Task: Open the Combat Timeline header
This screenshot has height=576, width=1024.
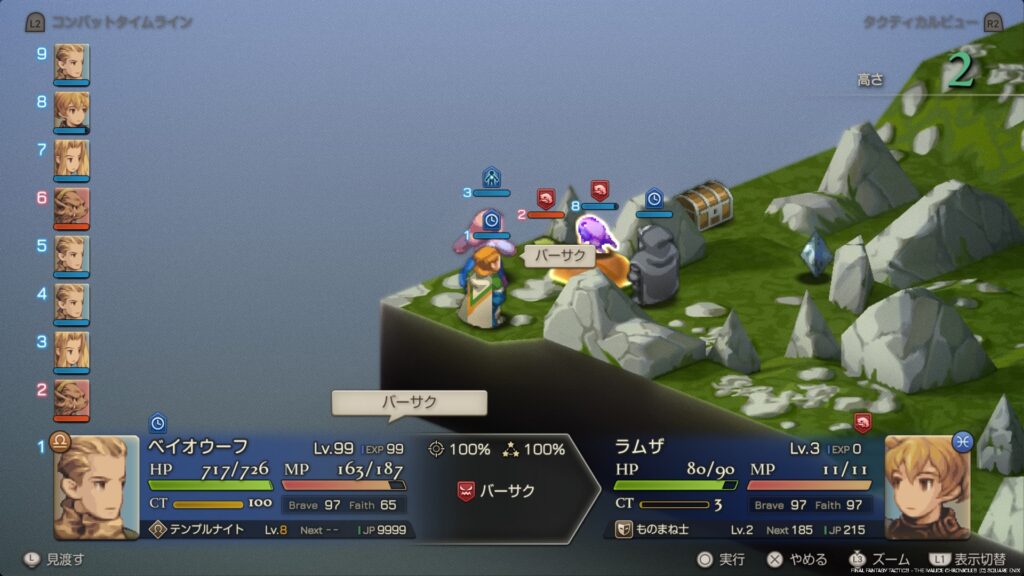Action: point(120,21)
